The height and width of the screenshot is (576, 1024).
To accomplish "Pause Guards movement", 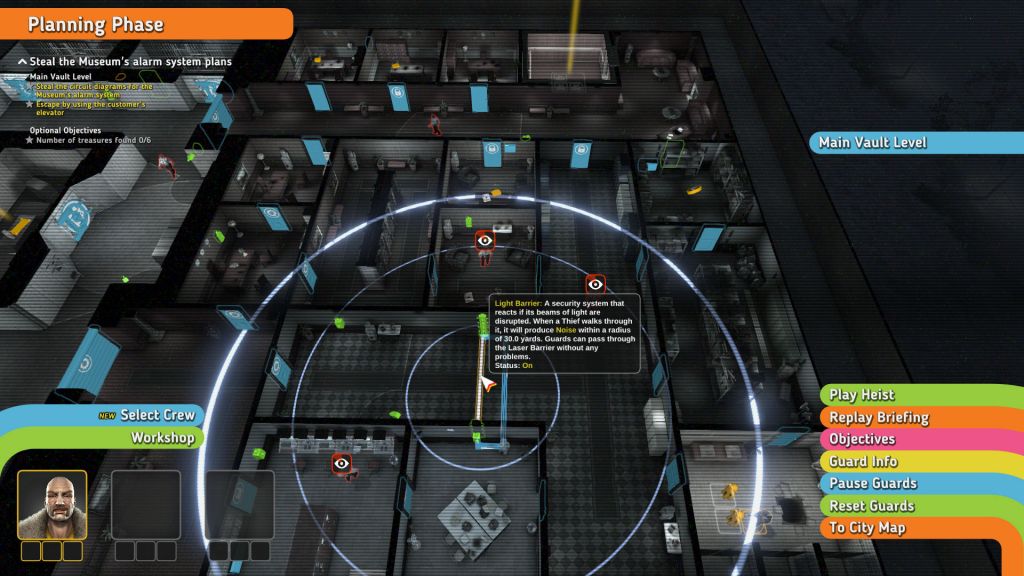I will pyautogui.click(x=873, y=483).
